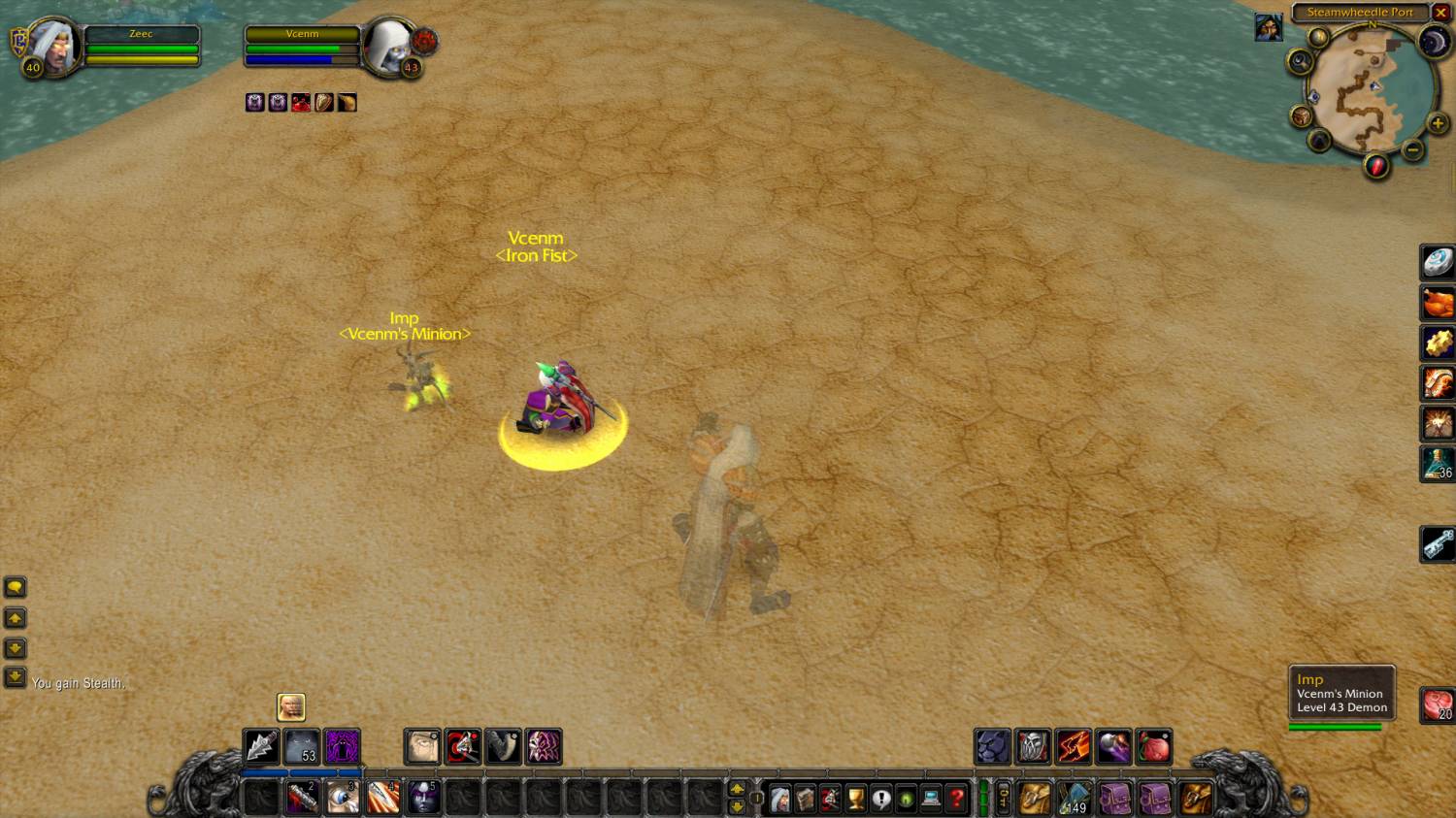Open the chat speech bubble button
This screenshot has height=818, width=1456.
click(x=16, y=587)
